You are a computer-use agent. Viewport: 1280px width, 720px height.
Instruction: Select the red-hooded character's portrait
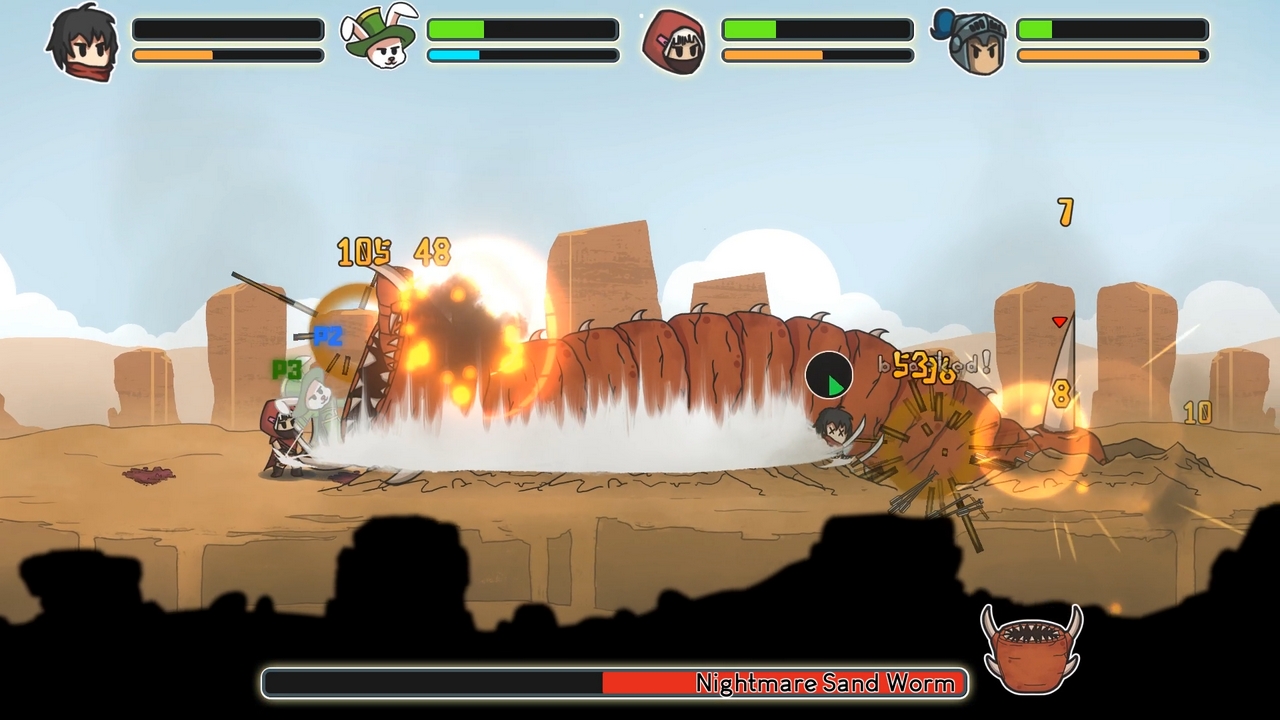[x=674, y=40]
